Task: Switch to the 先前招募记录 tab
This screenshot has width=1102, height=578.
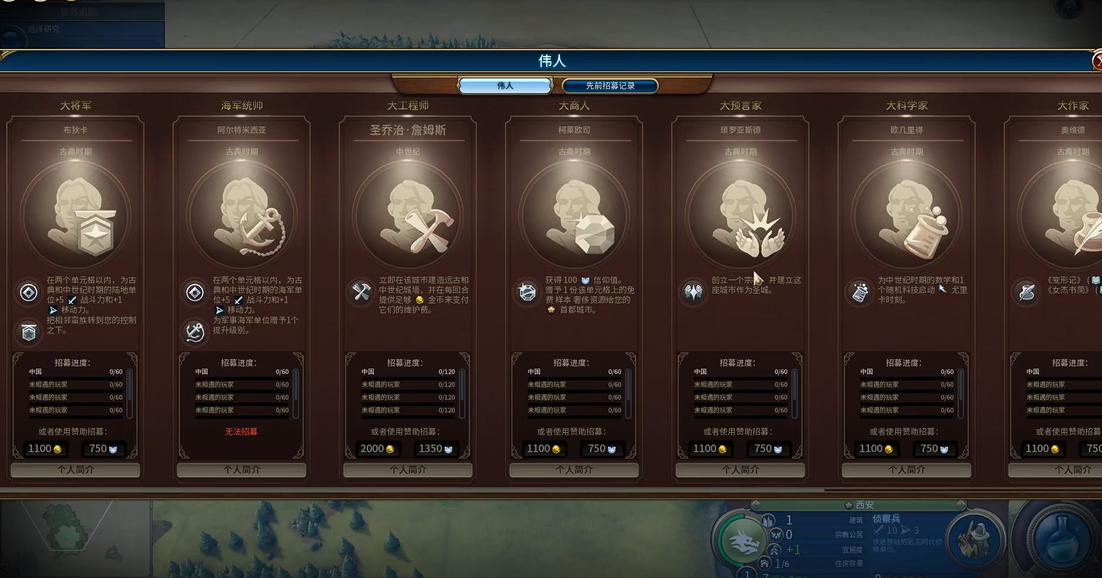Action: click(610, 86)
